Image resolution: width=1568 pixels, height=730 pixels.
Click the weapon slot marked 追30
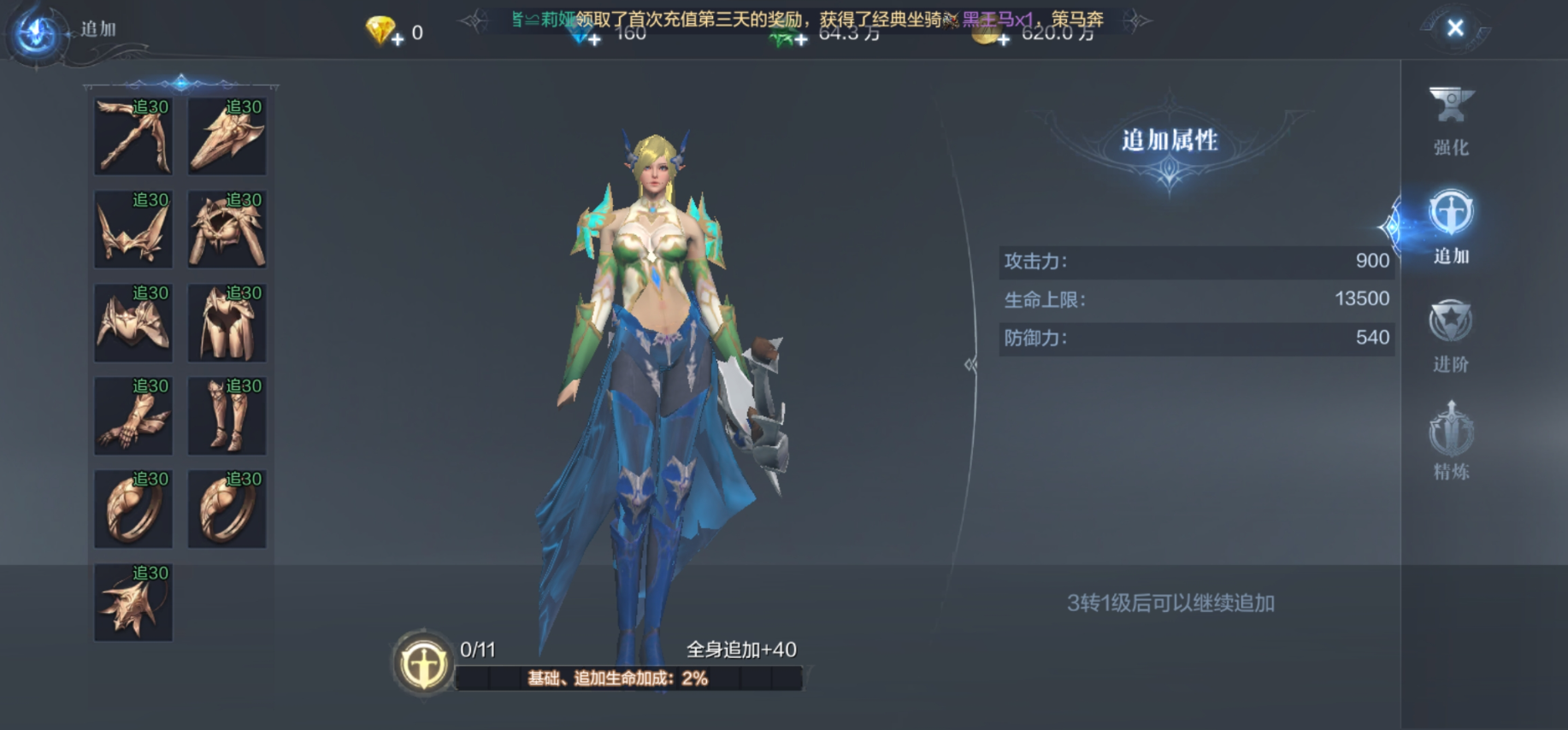click(x=133, y=137)
